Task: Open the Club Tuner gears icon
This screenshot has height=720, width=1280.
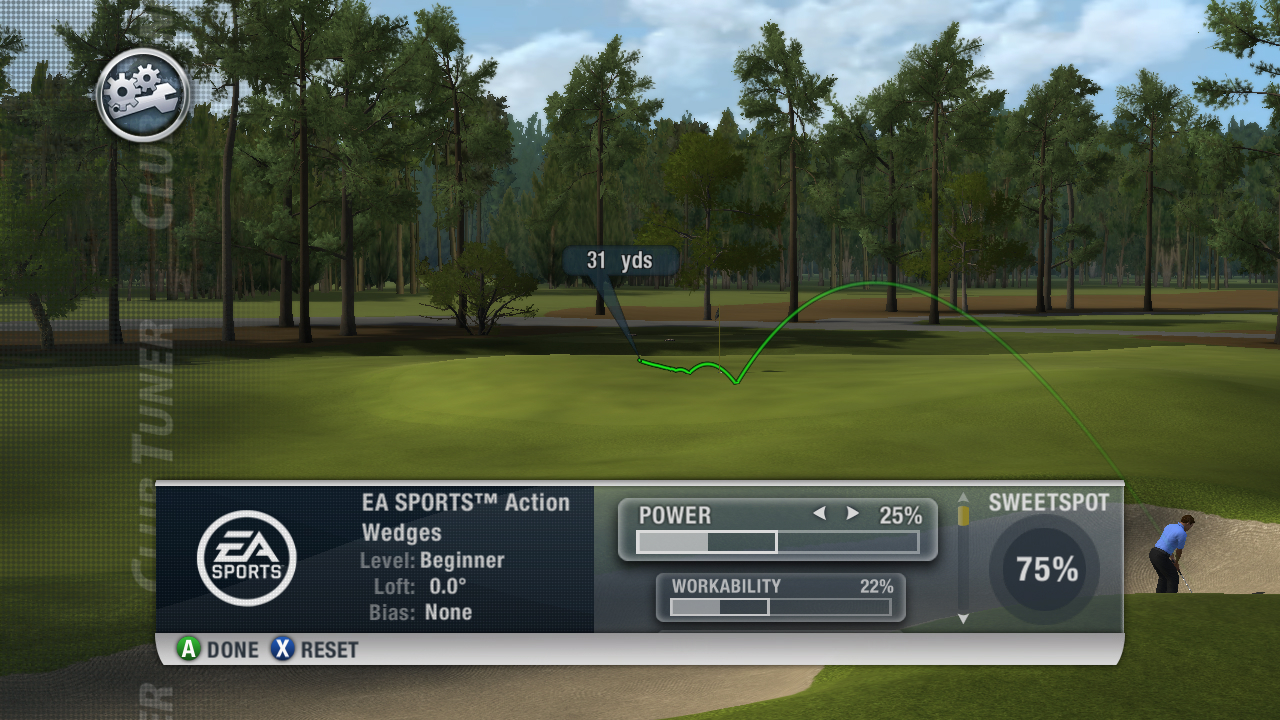Action: click(143, 95)
